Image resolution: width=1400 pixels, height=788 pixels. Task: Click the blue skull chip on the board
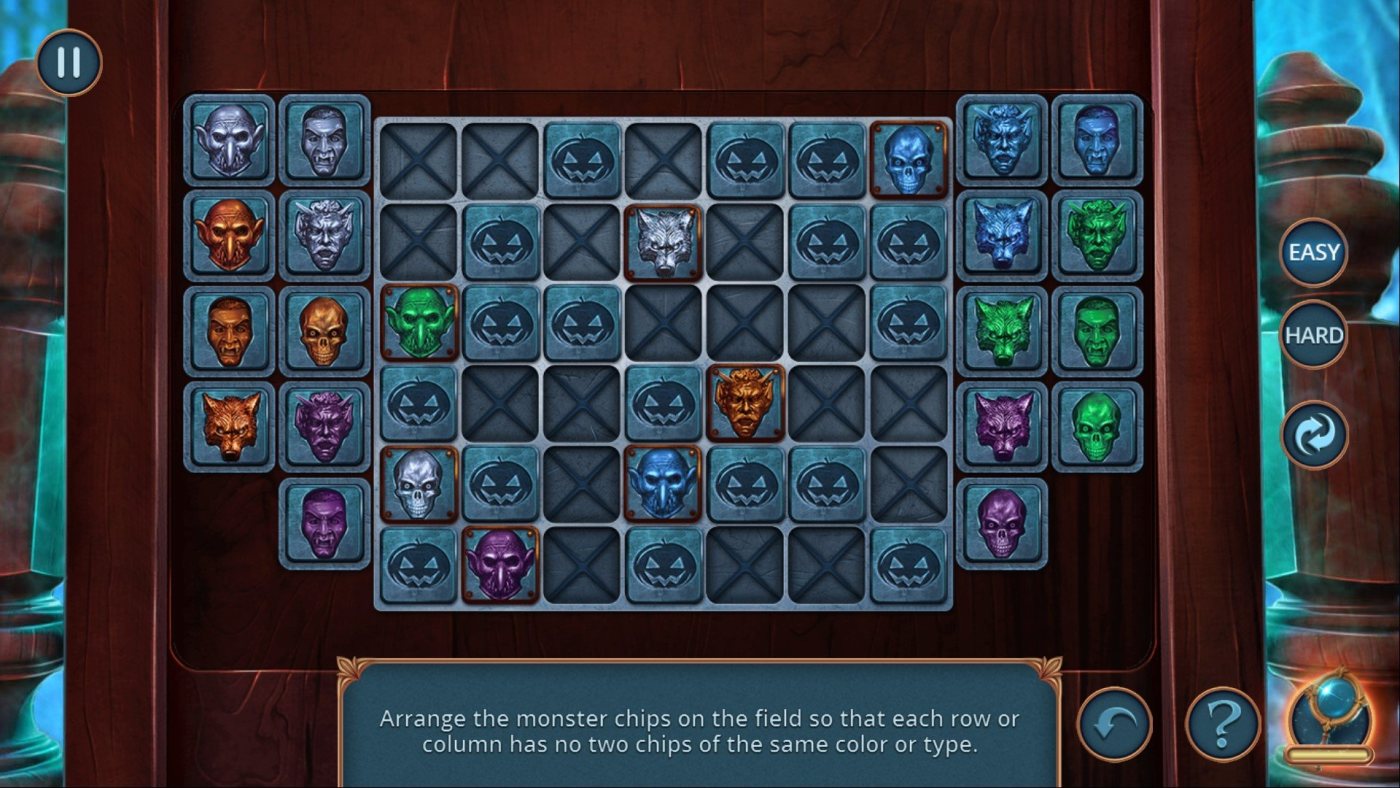[908, 160]
